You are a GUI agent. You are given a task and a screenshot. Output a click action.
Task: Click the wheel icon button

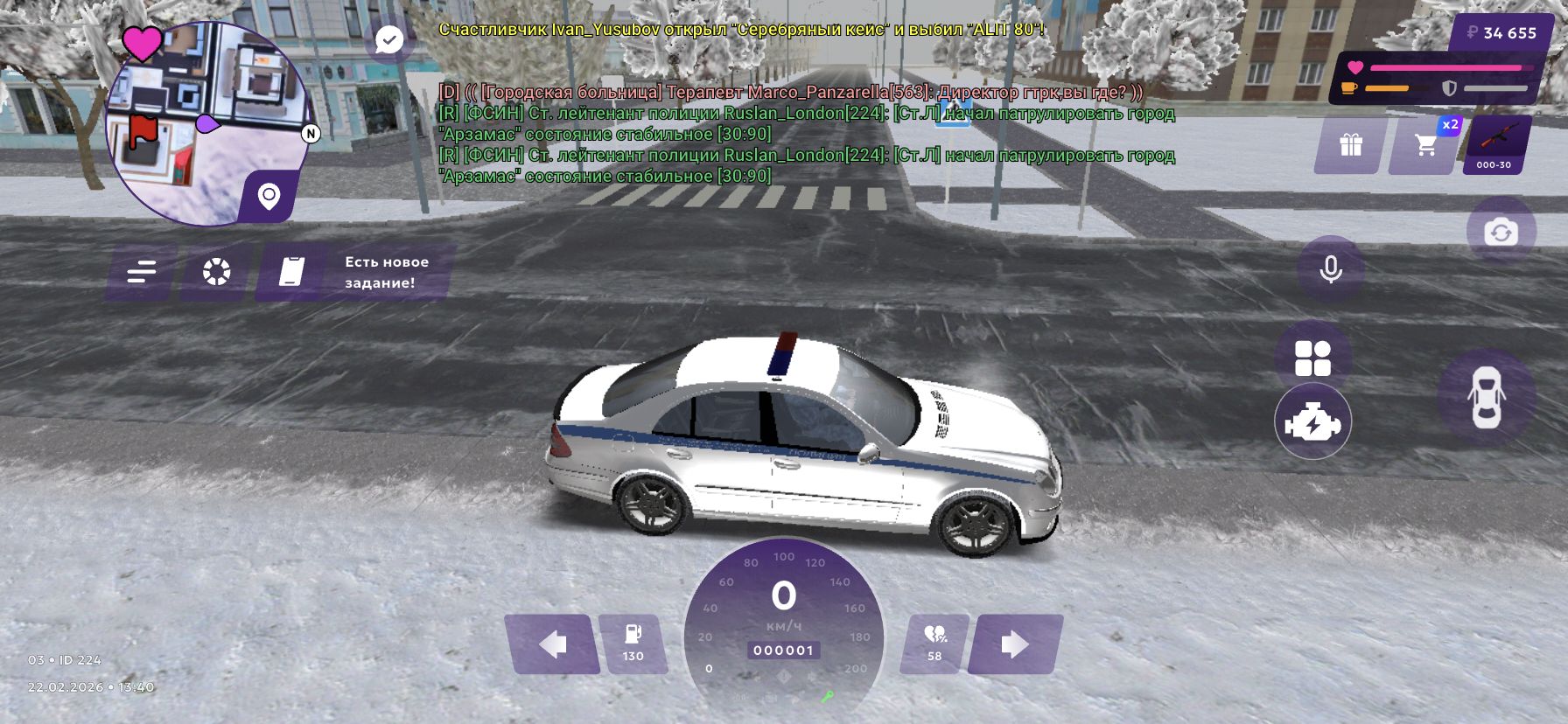[x=216, y=273]
